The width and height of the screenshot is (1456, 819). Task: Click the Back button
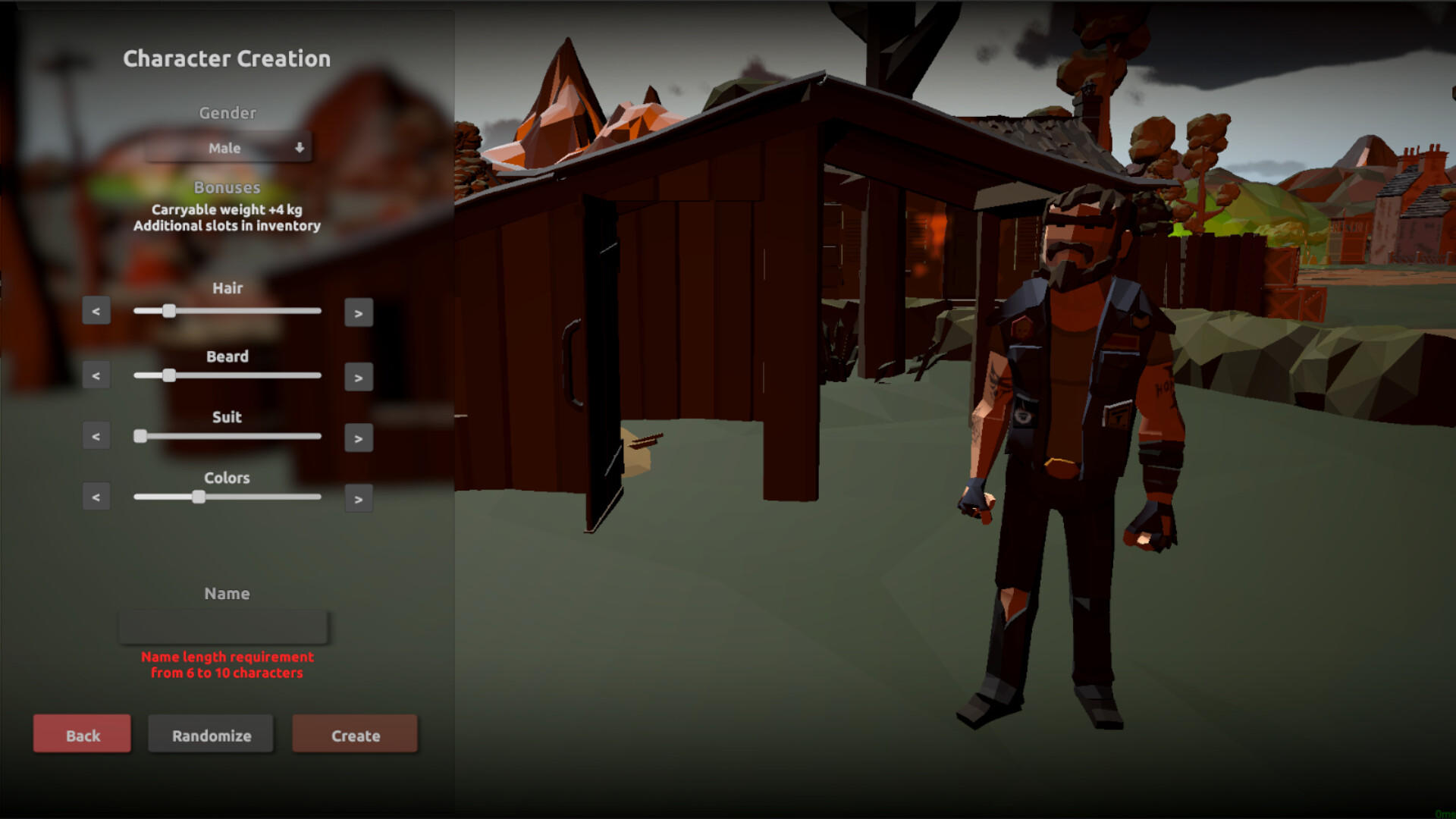coord(81,734)
